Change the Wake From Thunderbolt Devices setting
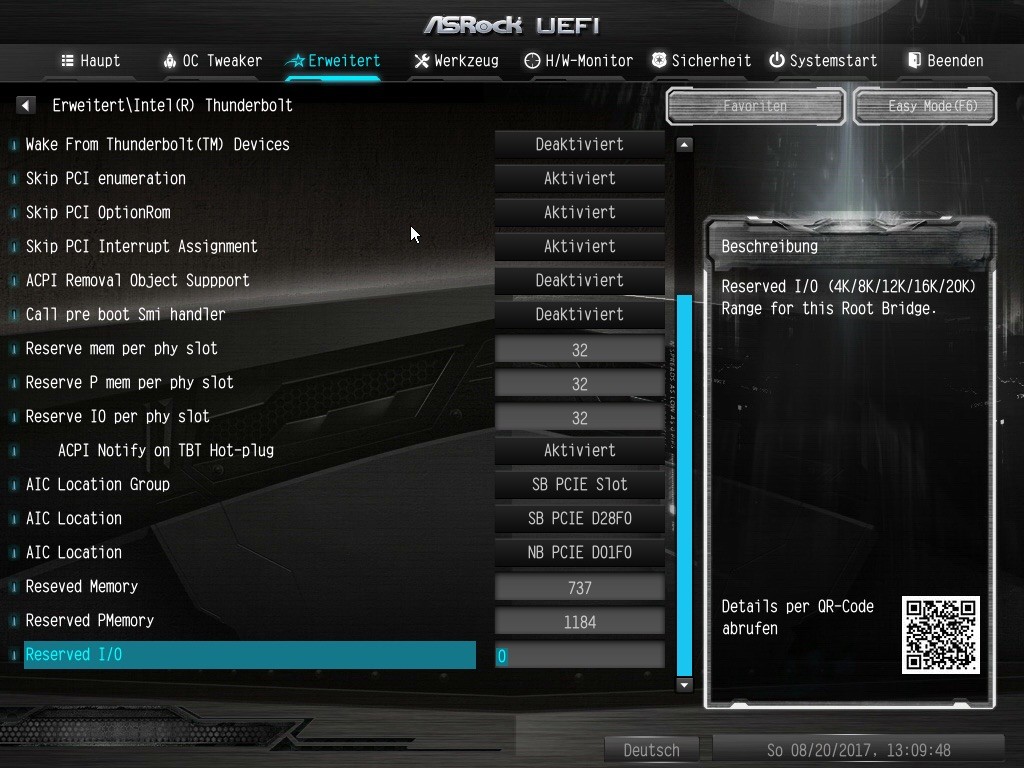The width and height of the screenshot is (1024, 768). 579,144
